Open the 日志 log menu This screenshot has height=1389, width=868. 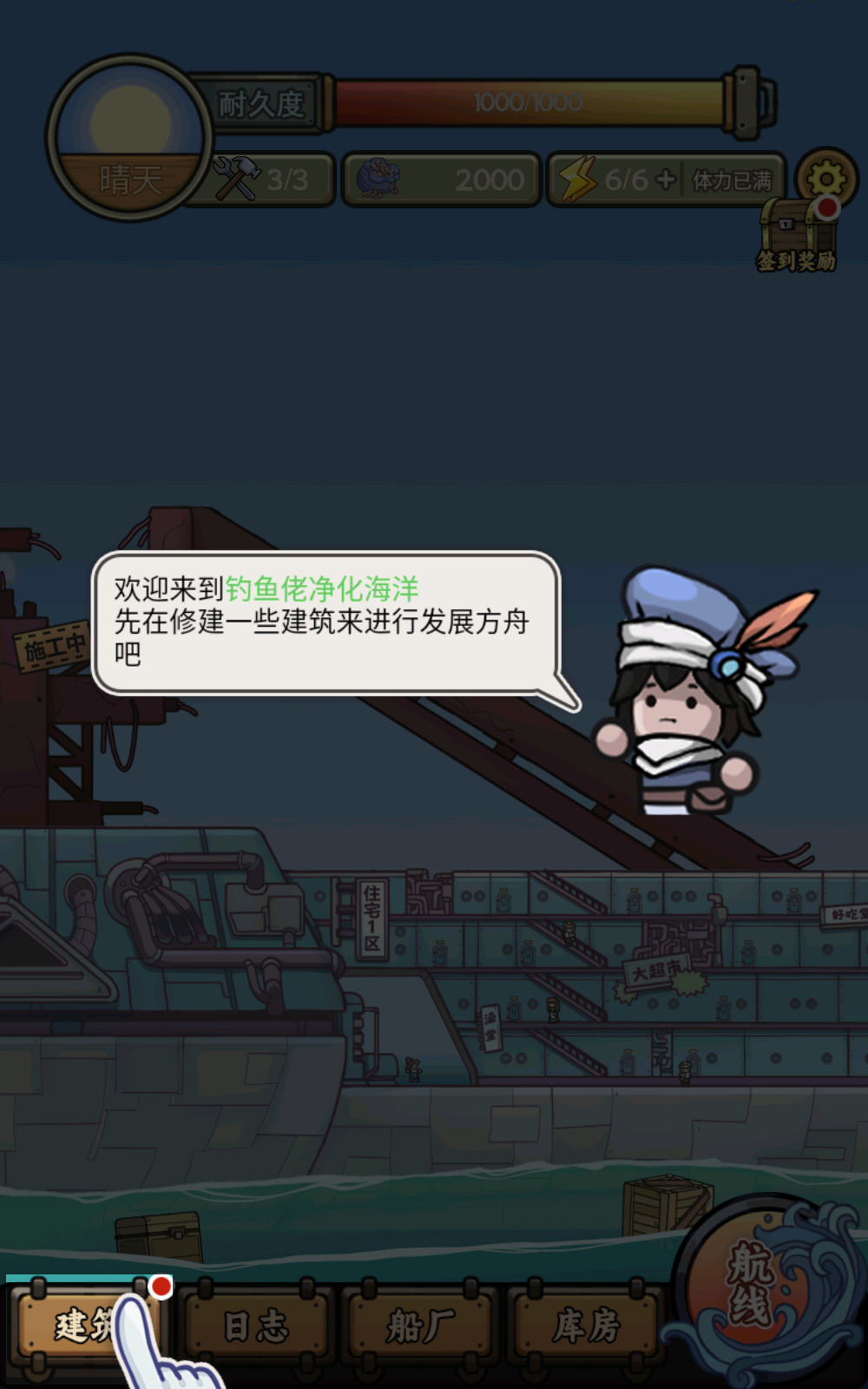tap(256, 1326)
